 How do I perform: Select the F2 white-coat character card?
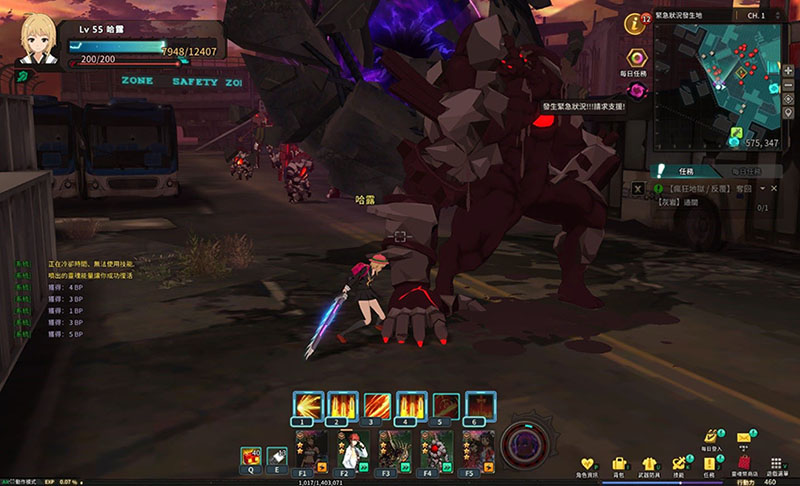(x=345, y=449)
